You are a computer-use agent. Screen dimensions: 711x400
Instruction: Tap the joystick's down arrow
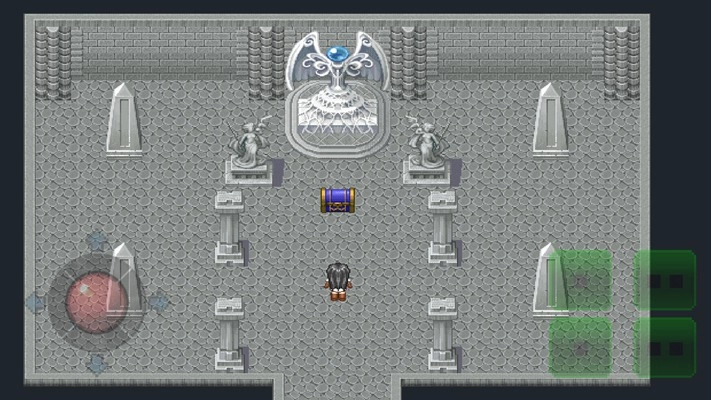click(96, 364)
